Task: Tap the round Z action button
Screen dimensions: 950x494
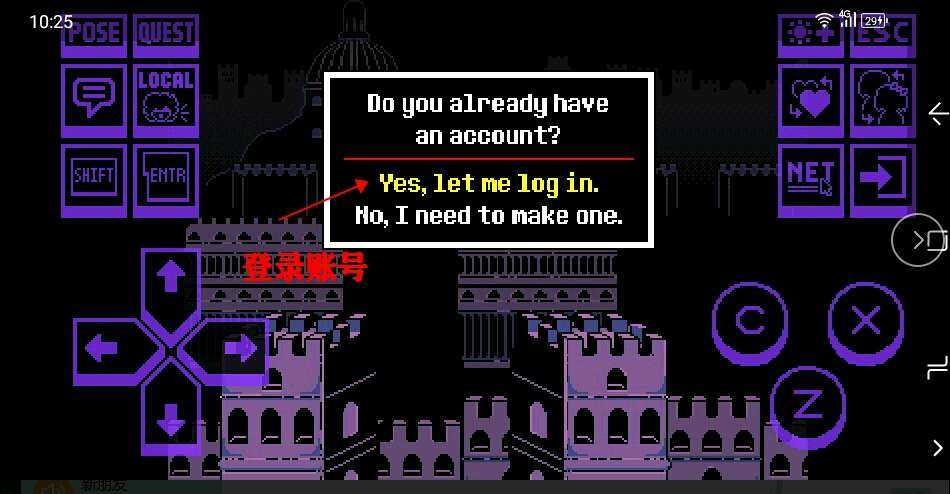Action: click(x=806, y=404)
